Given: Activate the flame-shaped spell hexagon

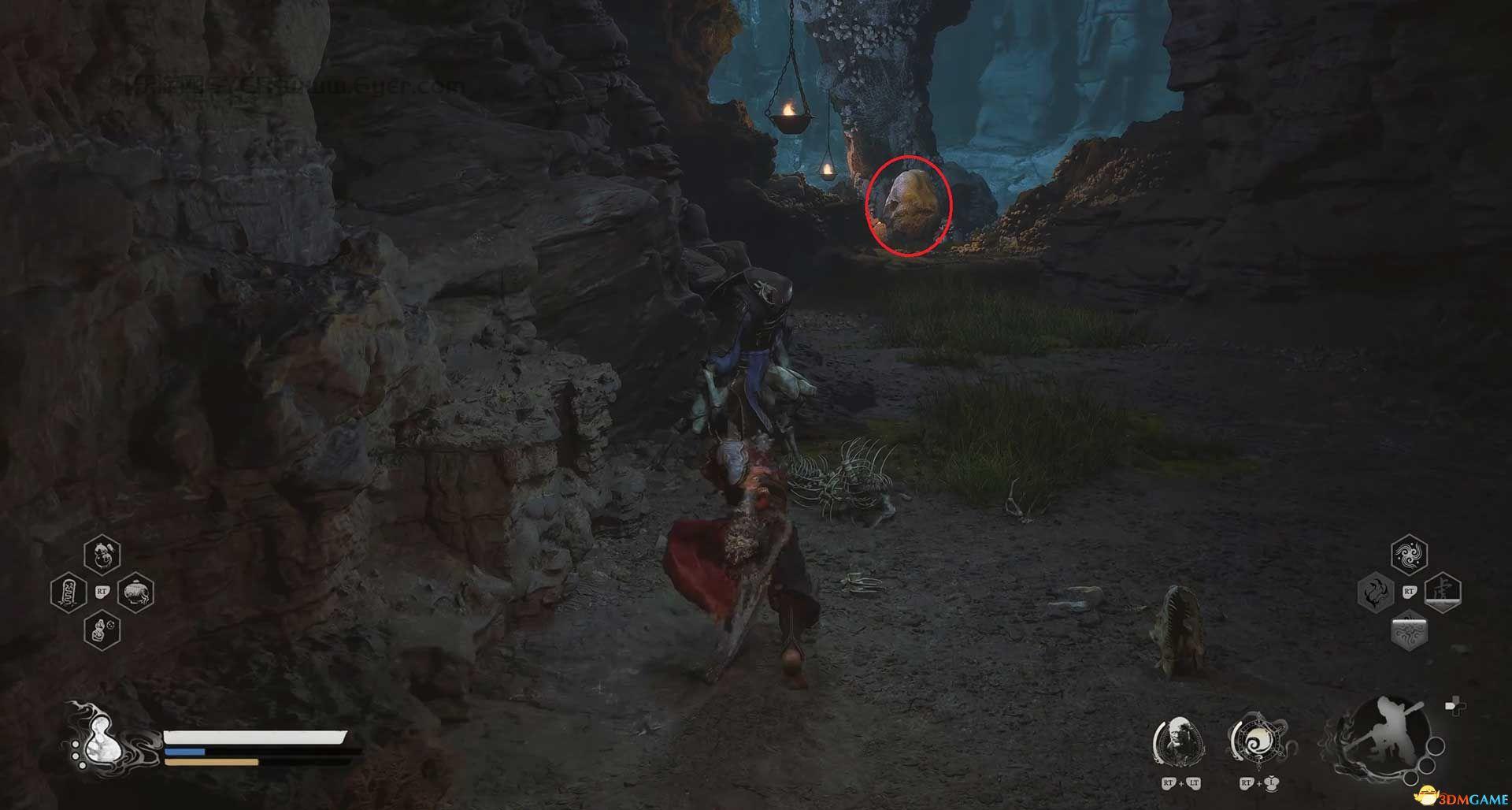Looking at the screenshot, I should 1376,593.
